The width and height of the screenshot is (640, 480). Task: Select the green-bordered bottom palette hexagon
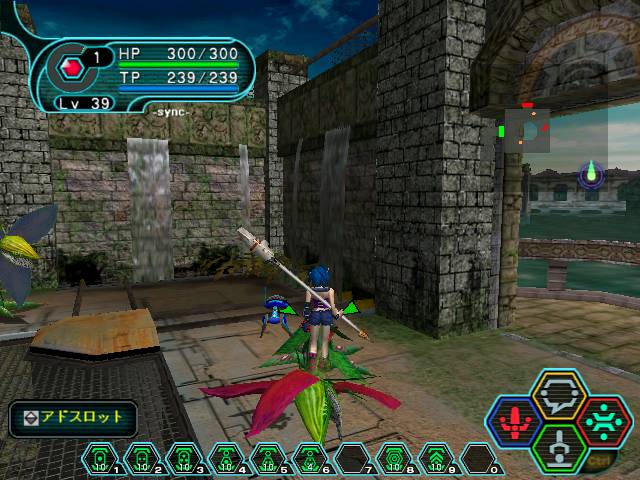(x=558, y=447)
